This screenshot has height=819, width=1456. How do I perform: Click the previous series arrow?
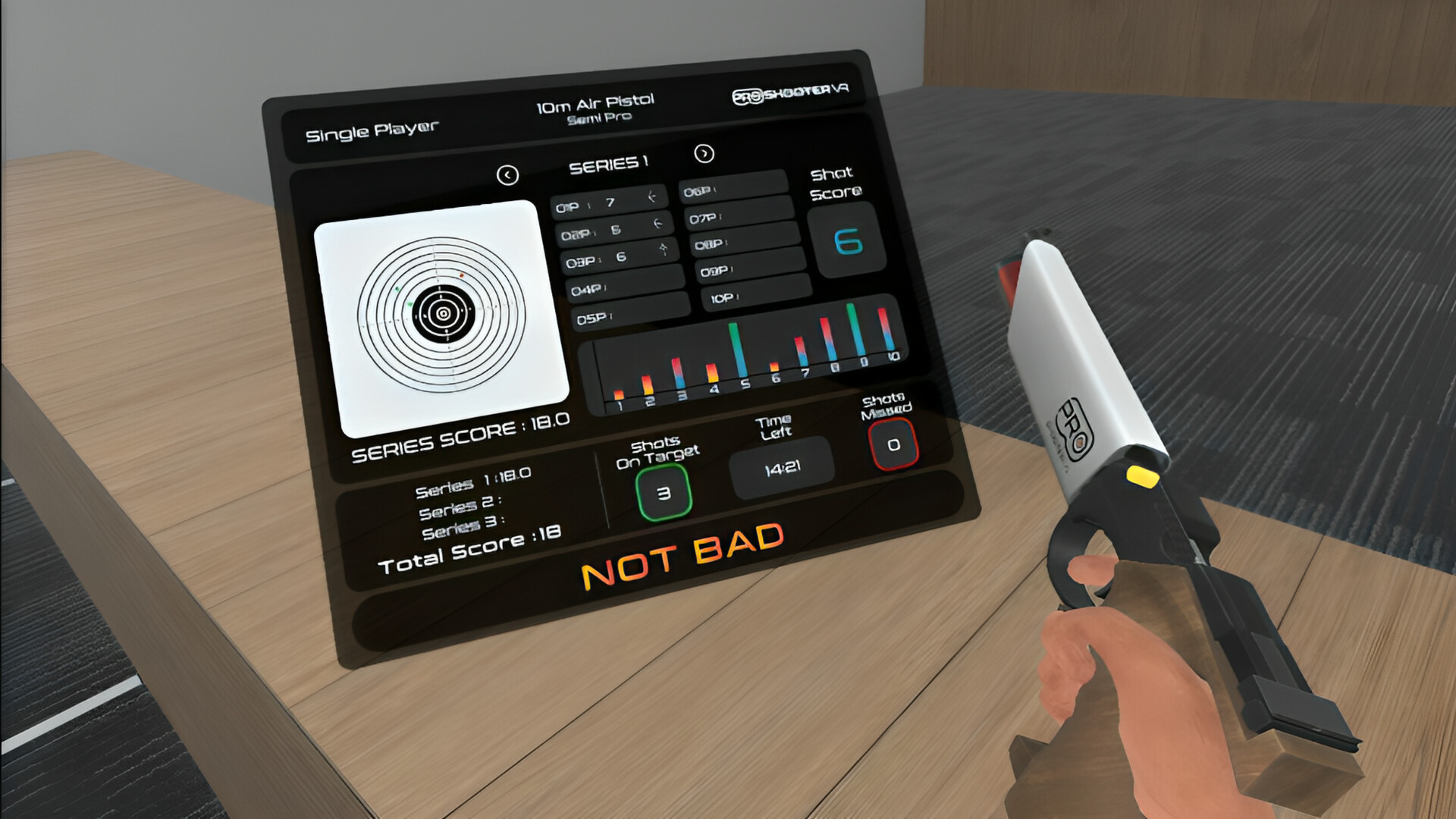(507, 174)
